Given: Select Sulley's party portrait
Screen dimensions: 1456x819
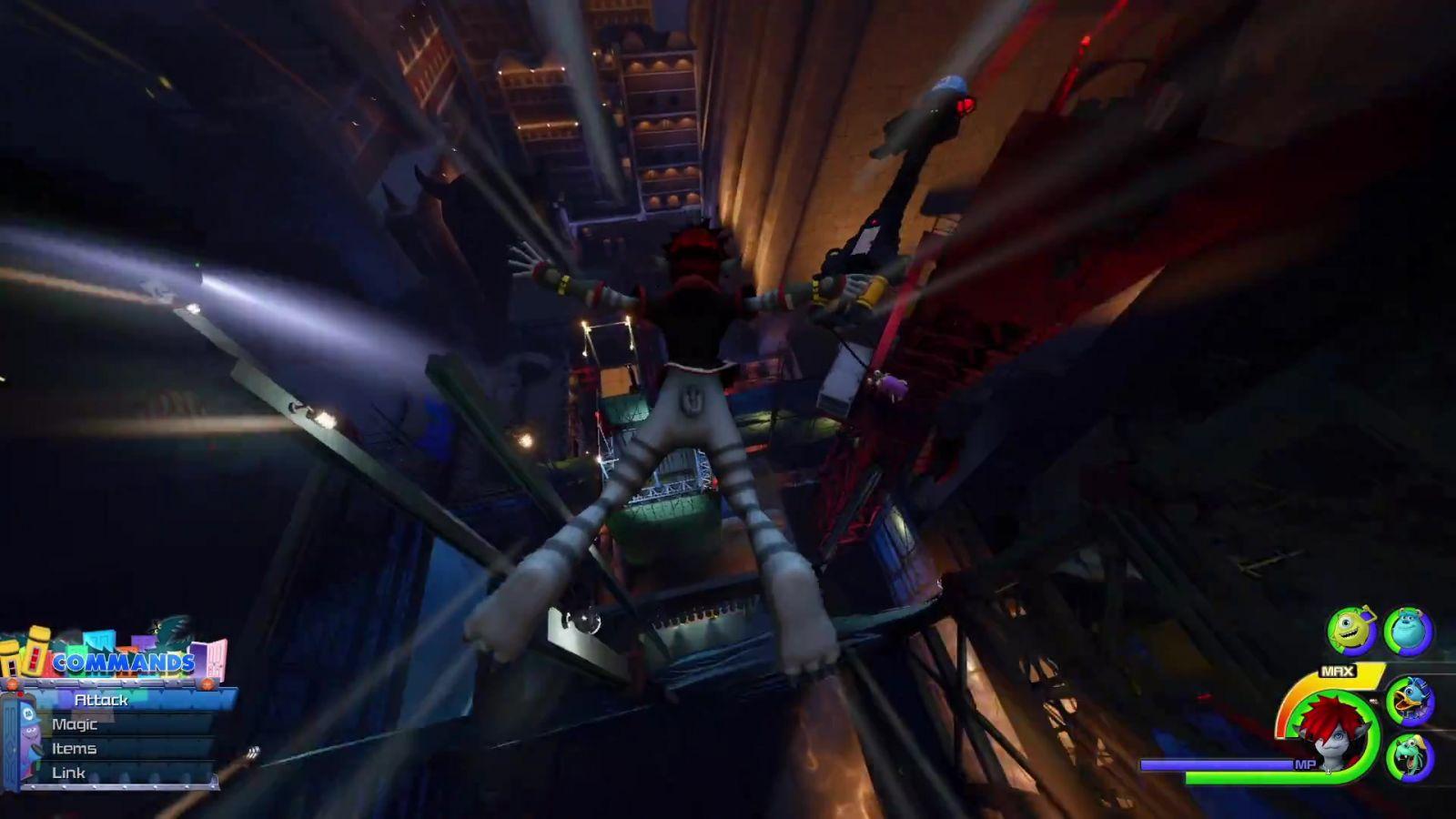Looking at the screenshot, I should (1409, 631).
